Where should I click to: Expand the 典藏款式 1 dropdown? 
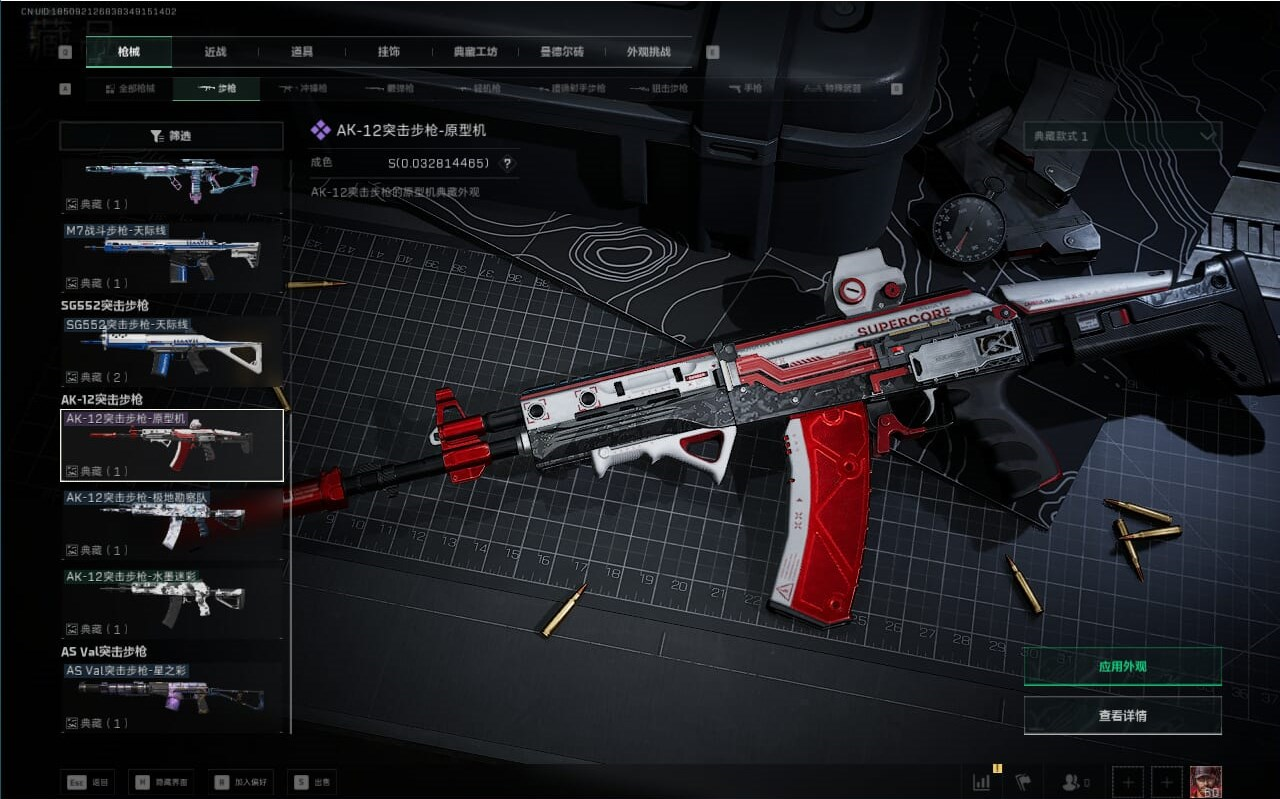1122,136
